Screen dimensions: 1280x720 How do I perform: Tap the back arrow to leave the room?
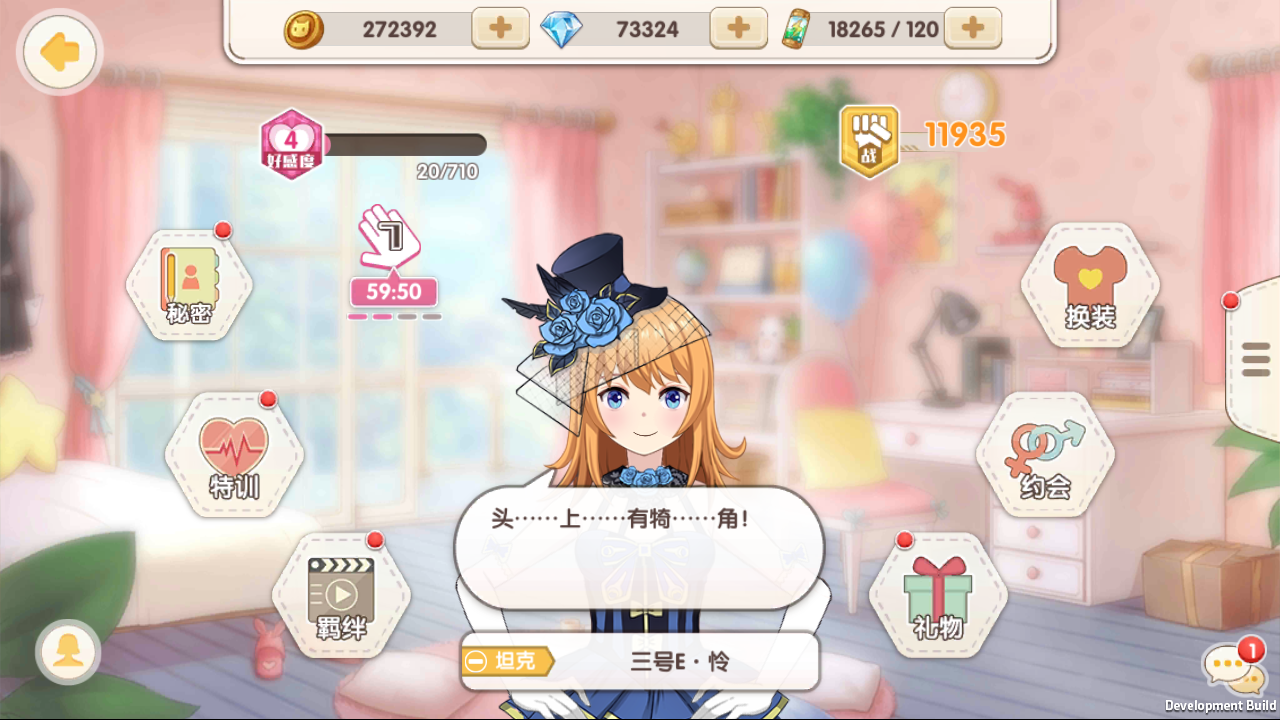point(58,52)
